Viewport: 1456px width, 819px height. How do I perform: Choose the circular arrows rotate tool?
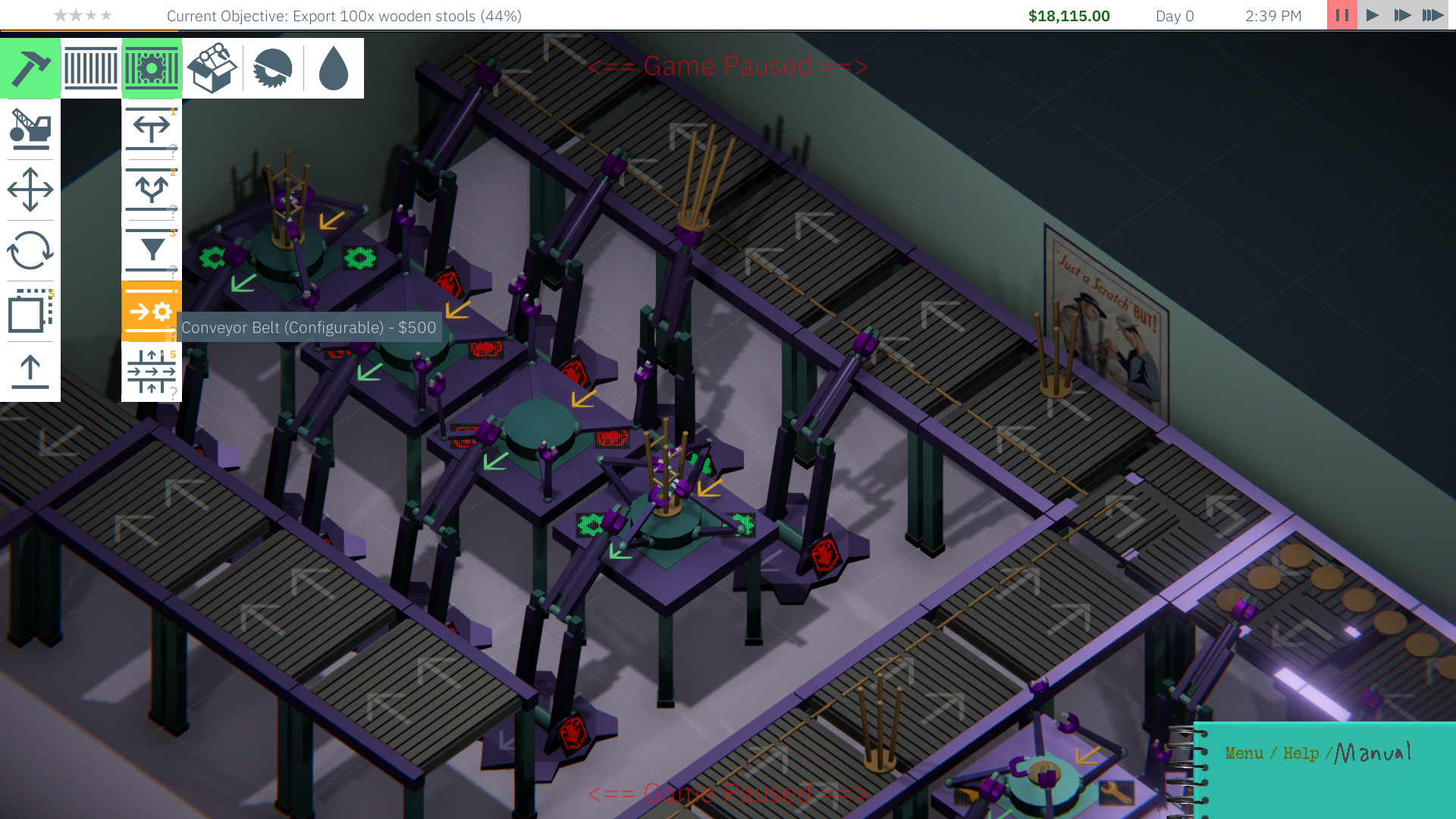click(x=30, y=250)
